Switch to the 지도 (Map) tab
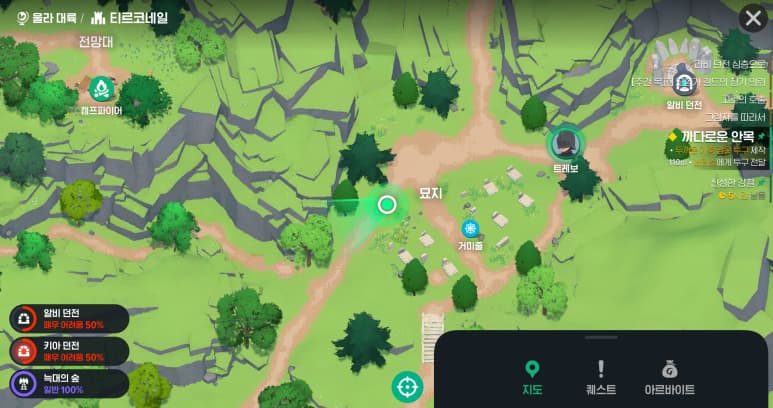Screen dimensions: 773x408 [x=533, y=377]
